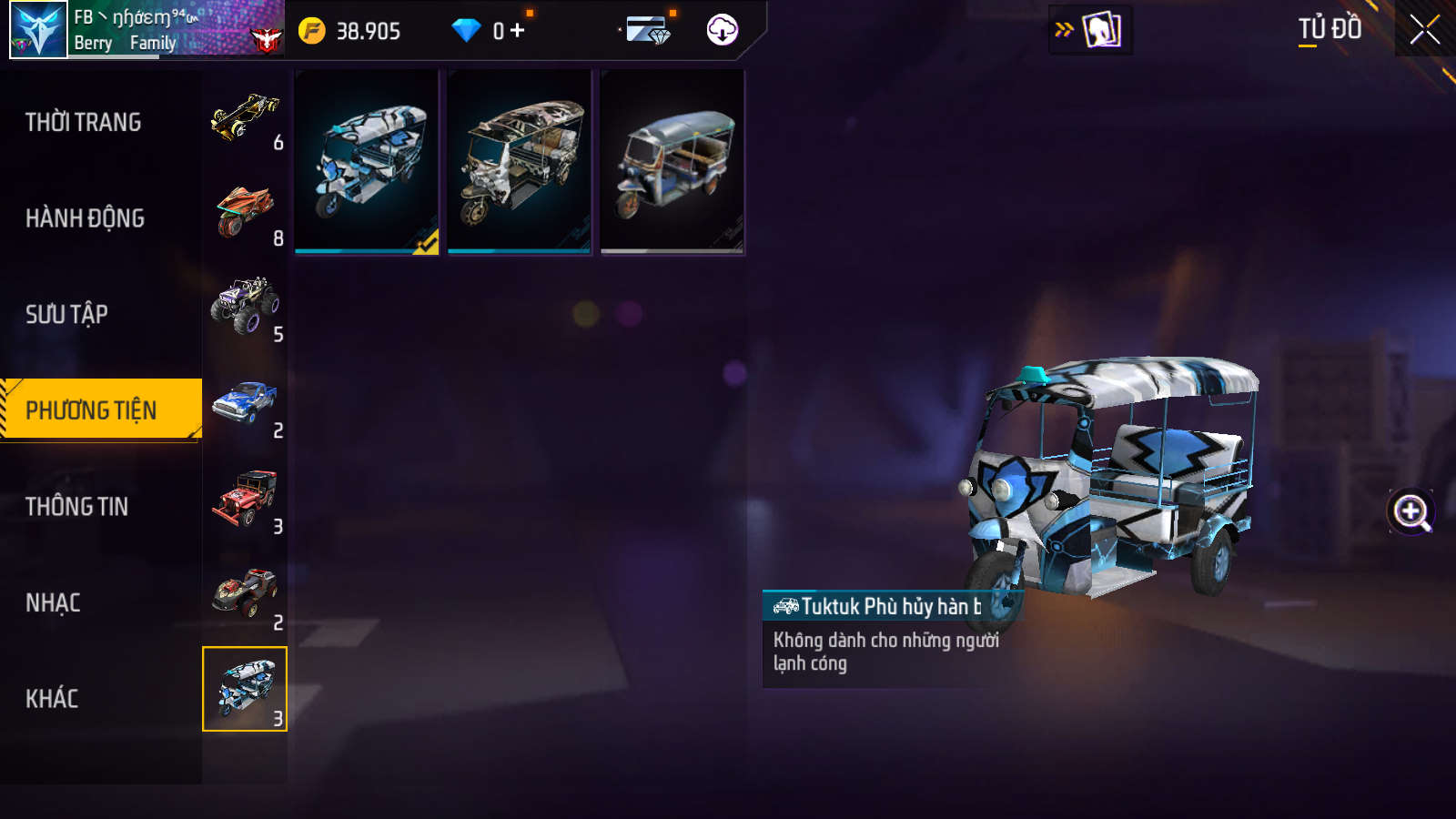The height and width of the screenshot is (819, 1456).
Task: Pick the default grey Tuktuk skin
Action: click(672, 161)
